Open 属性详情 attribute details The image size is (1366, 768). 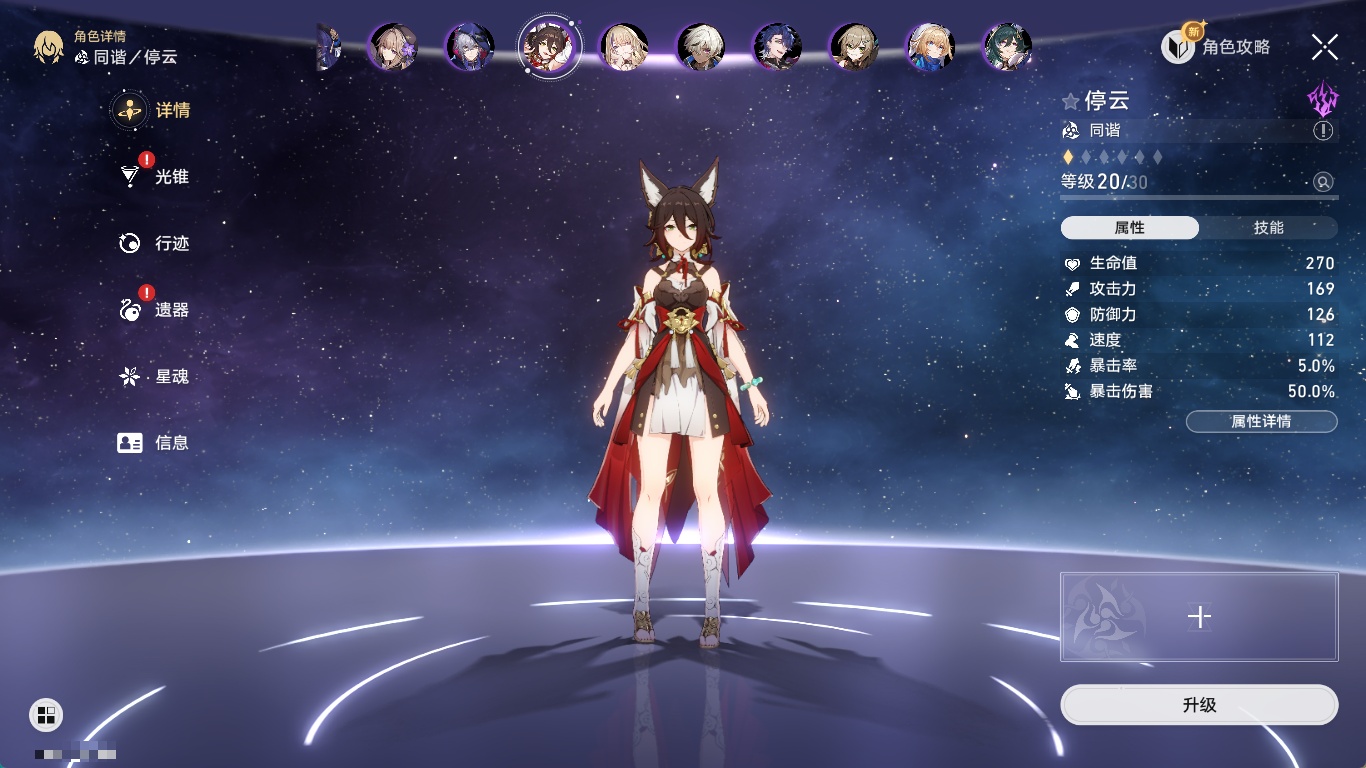[1261, 422]
